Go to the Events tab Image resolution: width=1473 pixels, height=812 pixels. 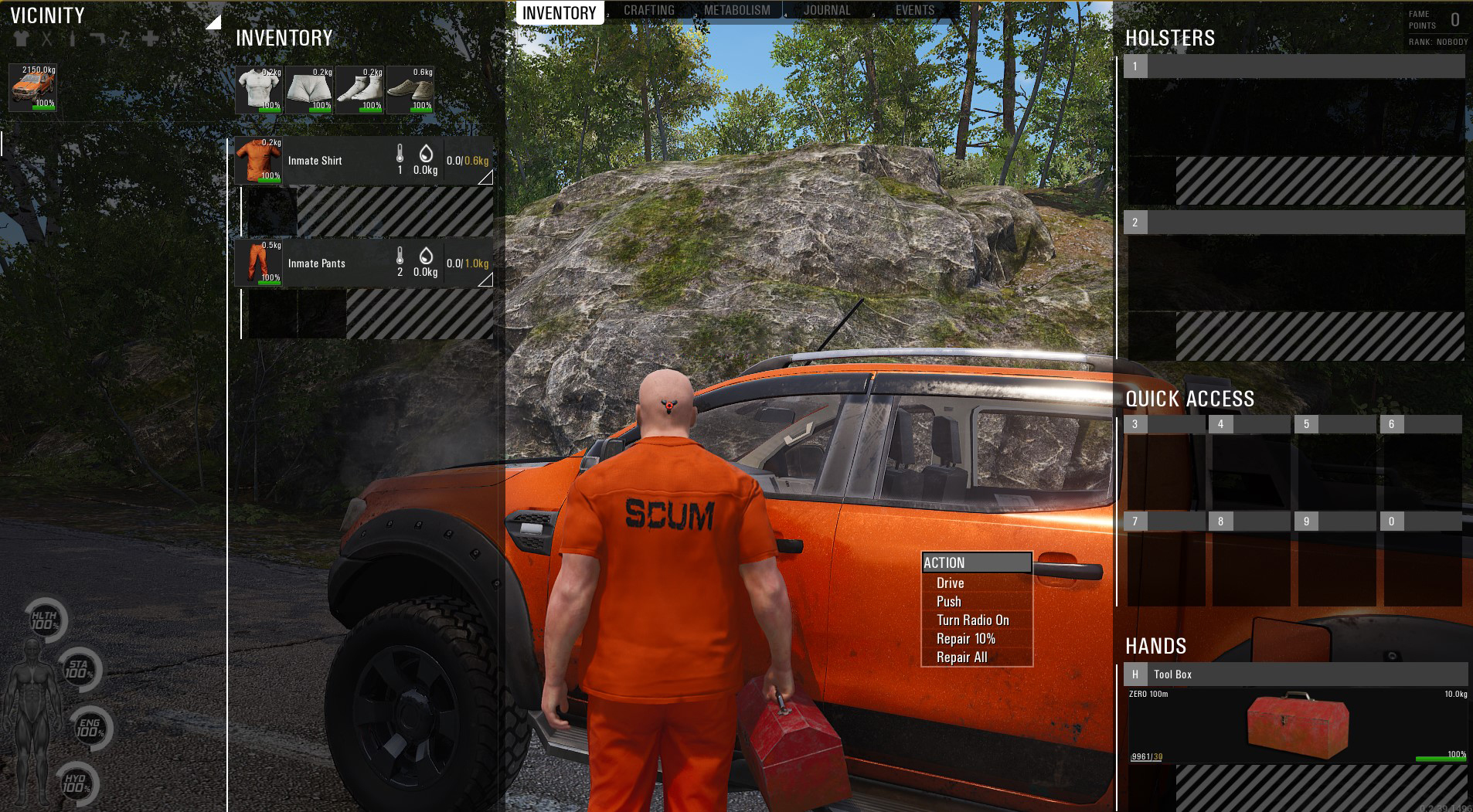coord(914,11)
